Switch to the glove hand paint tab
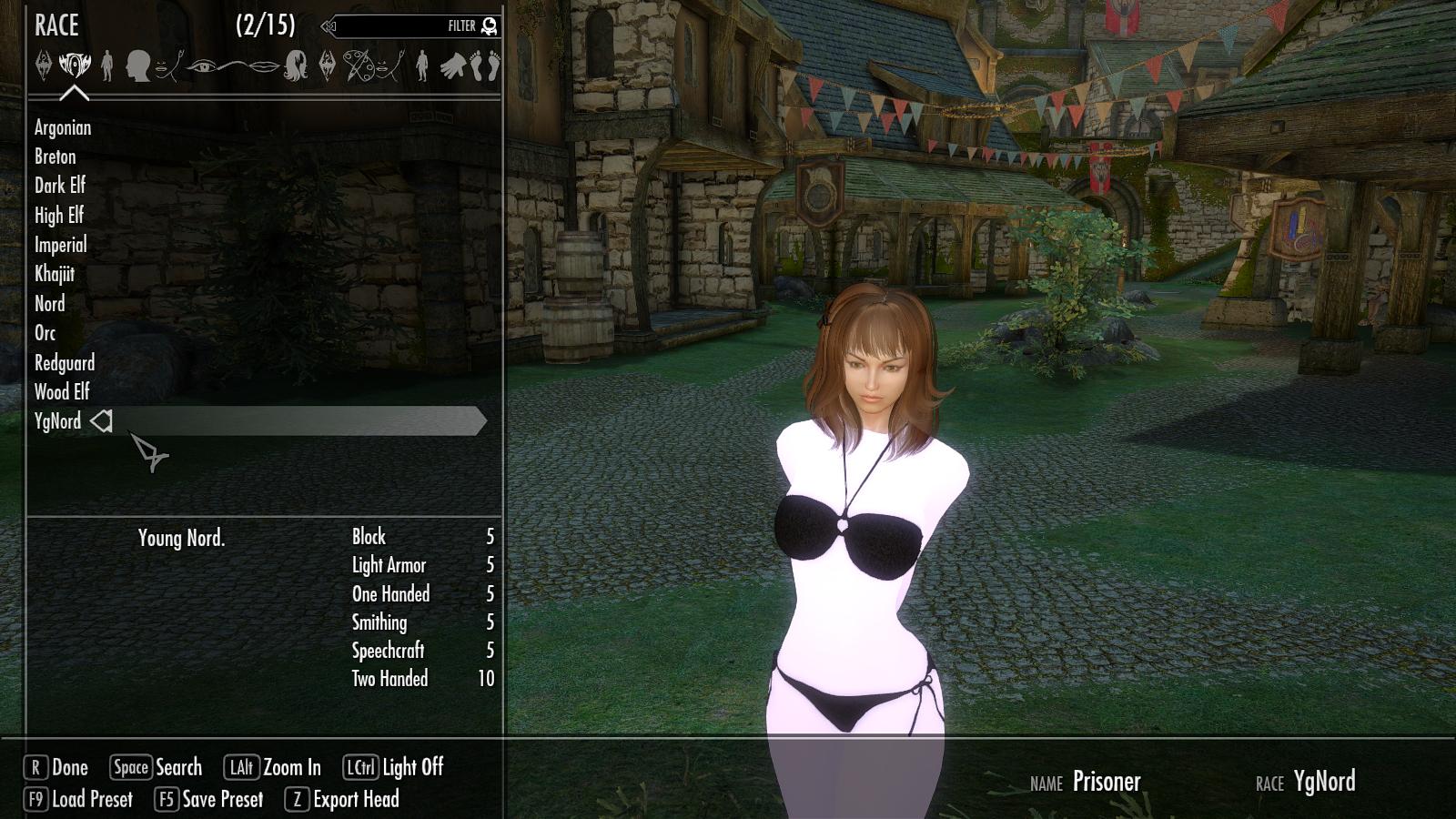The height and width of the screenshot is (819, 1456). pyautogui.click(x=452, y=66)
